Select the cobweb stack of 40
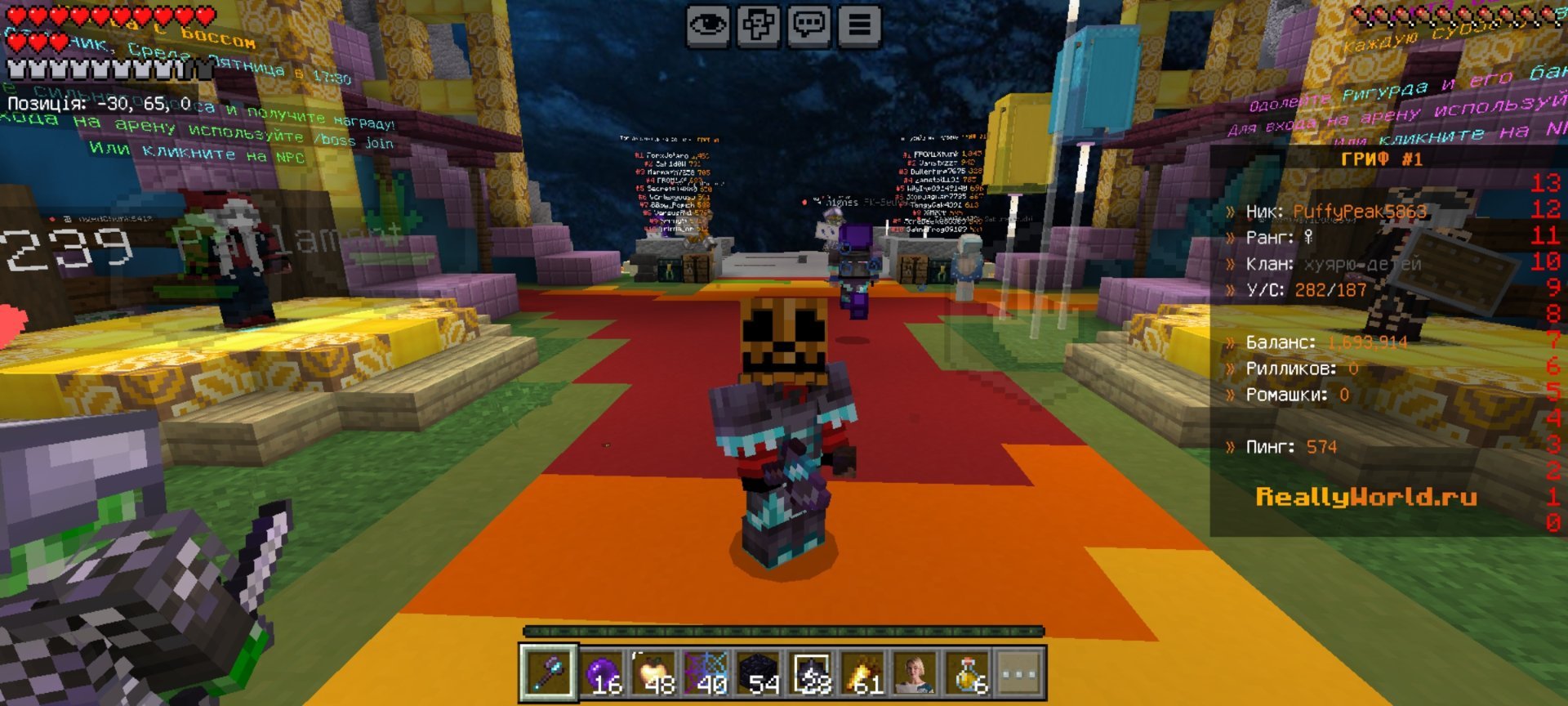Image resolution: width=1568 pixels, height=706 pixels. click(x=707, y=674)
